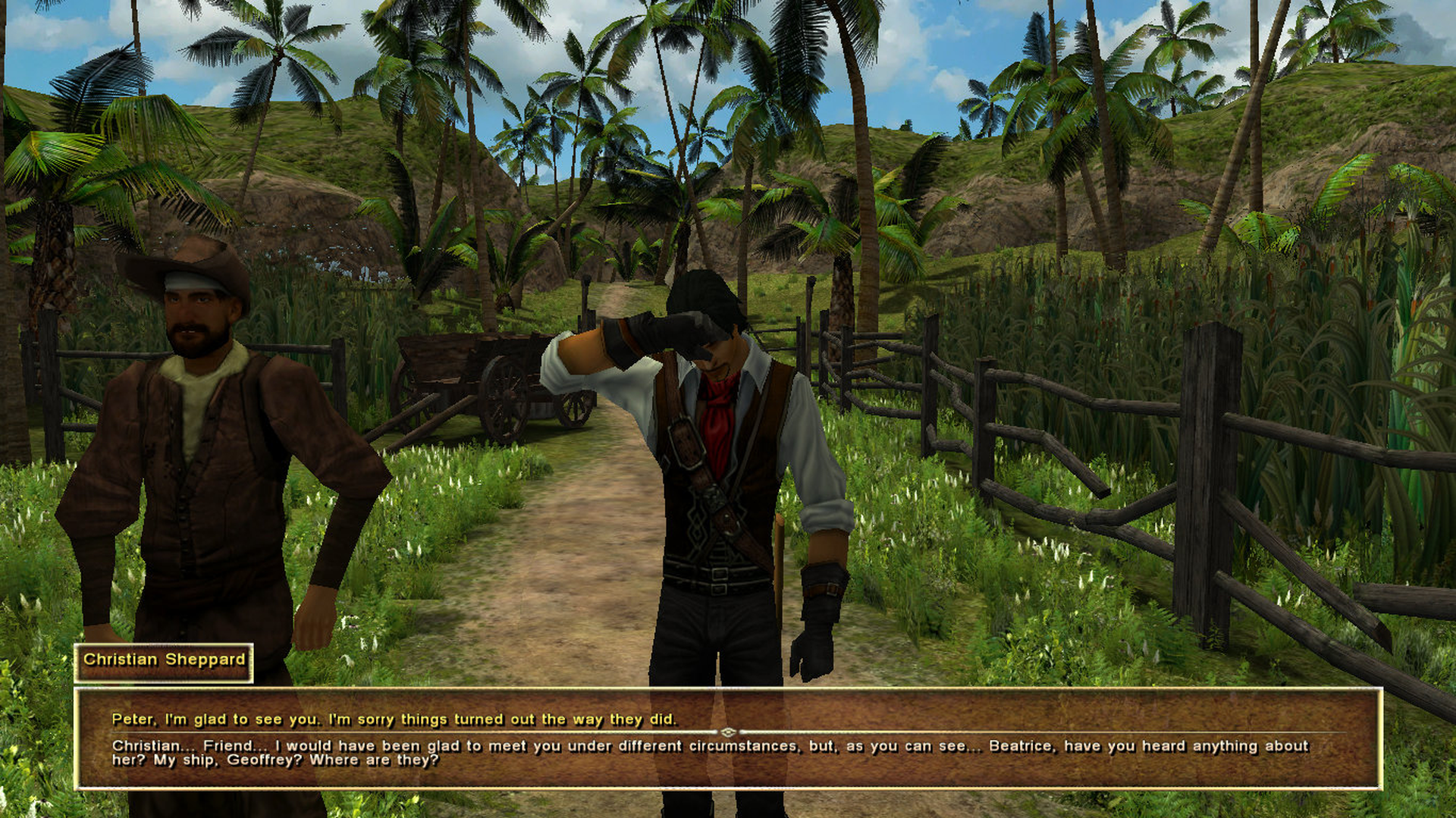Click the name plate's golden frame

point(164,645)
